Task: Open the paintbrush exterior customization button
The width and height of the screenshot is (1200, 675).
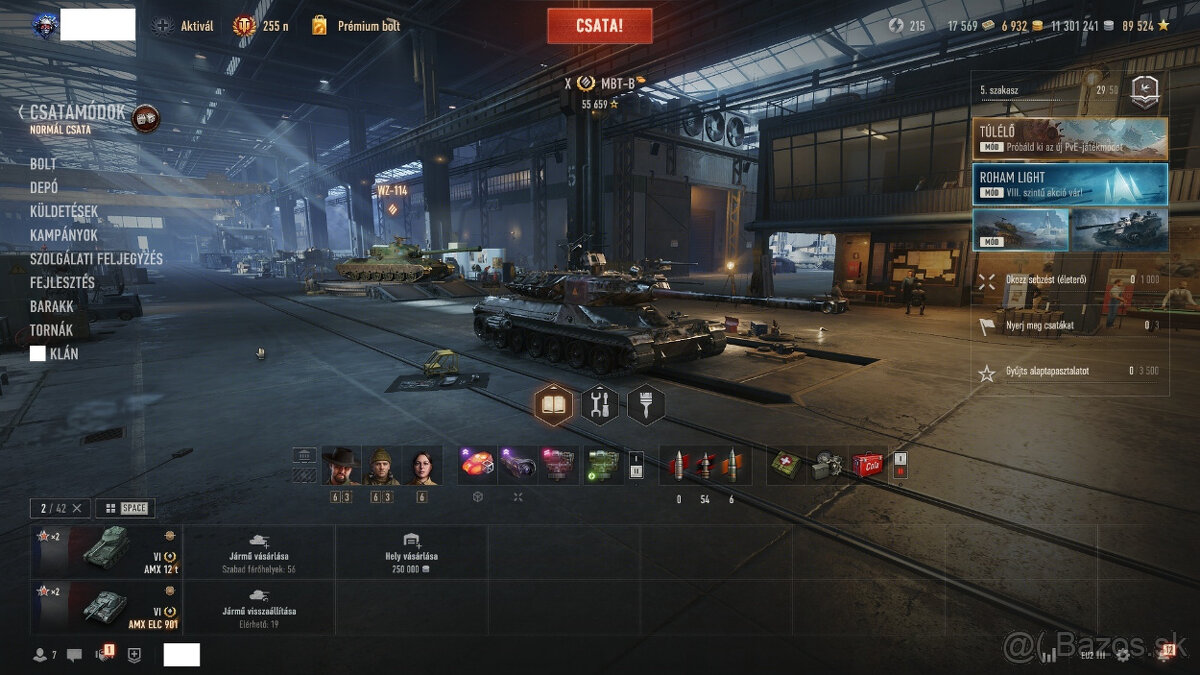Action: click(645, 404)
